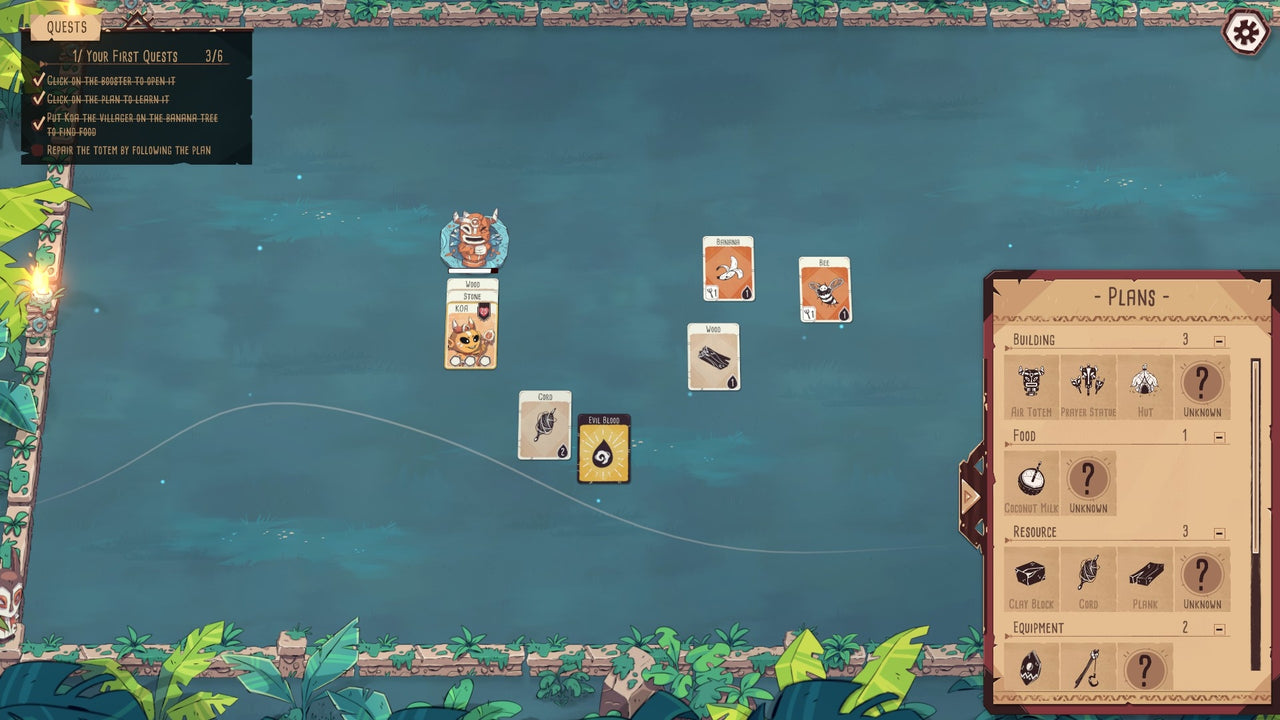
Task: Open the Cord plan under Resource
Action: (x=1088, y=578)
